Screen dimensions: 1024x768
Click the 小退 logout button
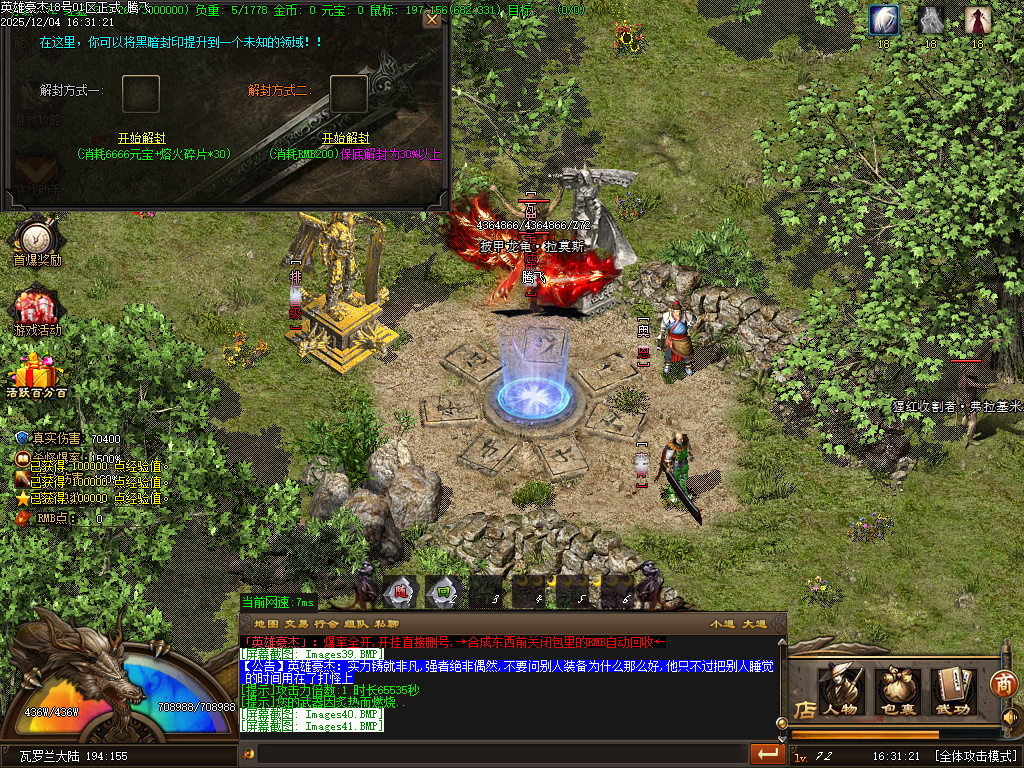pos(722,624)
